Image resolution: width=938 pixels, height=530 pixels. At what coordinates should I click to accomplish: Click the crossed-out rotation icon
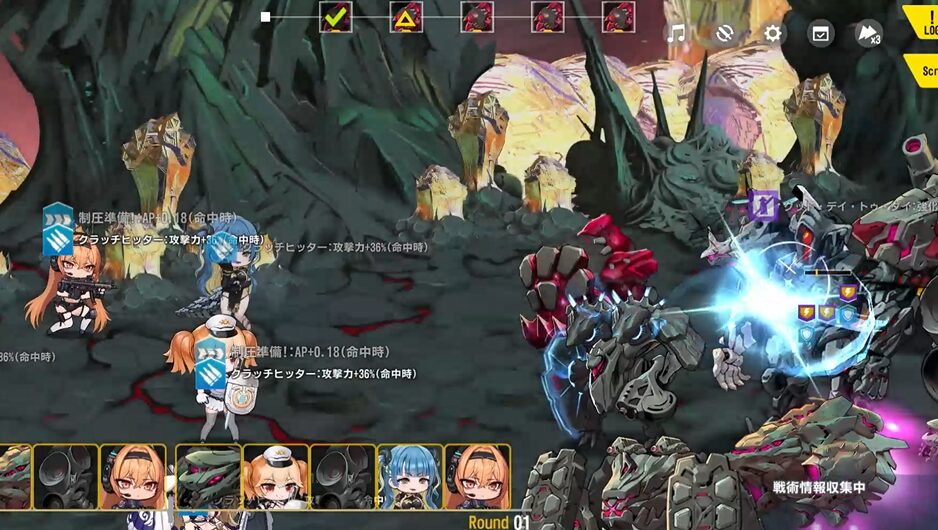(x=725, y=33)
